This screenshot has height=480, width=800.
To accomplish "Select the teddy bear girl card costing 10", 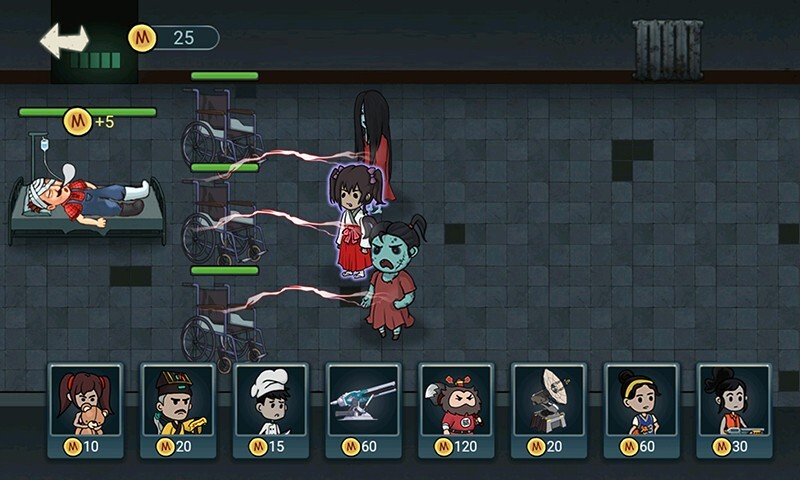I will tap(86, 408).
